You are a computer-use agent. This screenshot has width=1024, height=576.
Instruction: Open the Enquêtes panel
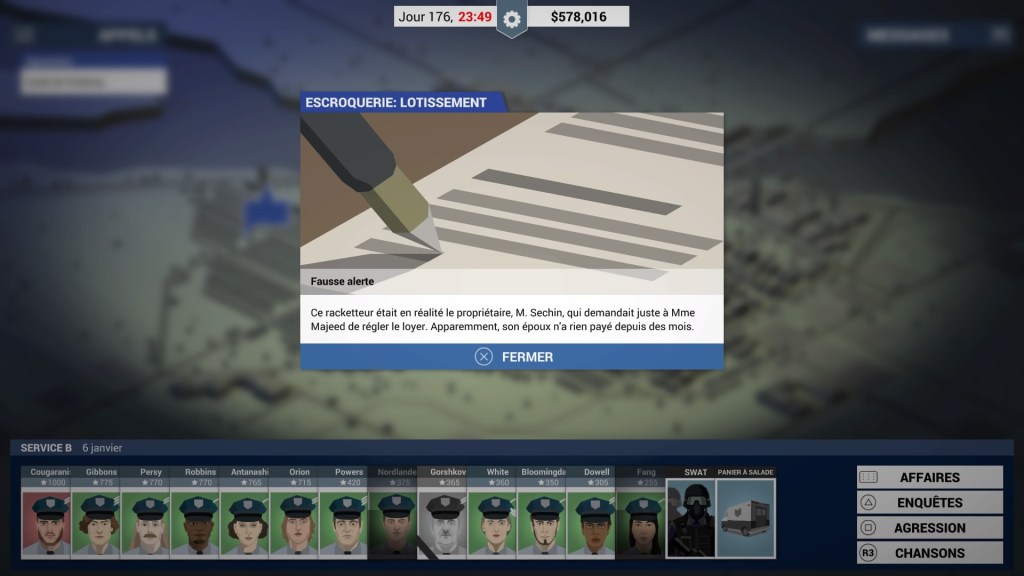[x=929, y=503]
